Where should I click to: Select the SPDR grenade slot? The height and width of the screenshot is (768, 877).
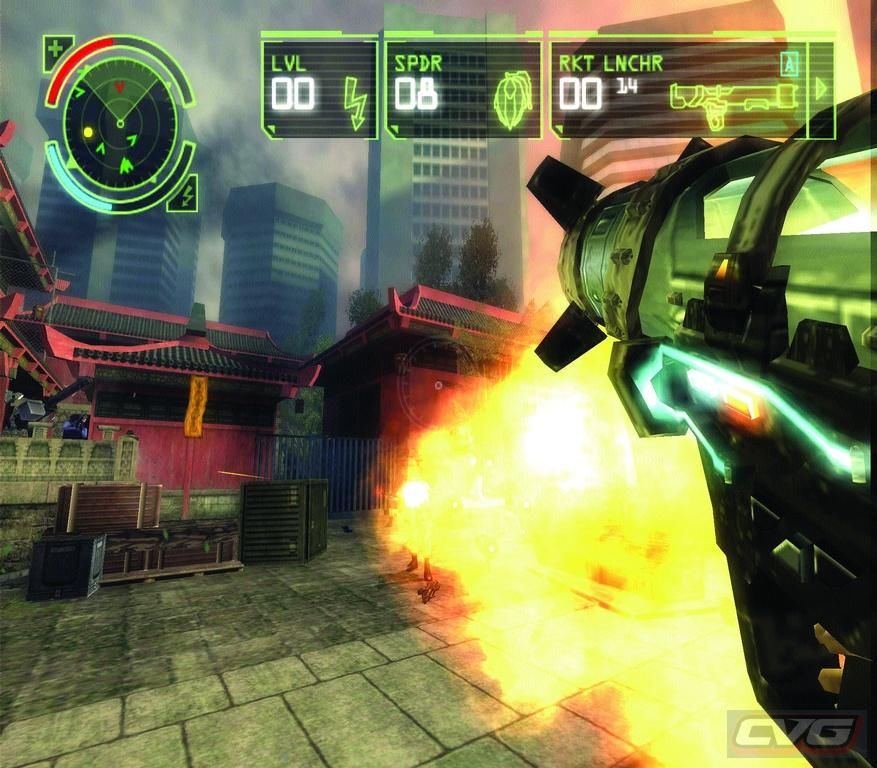click(x=462, y=88)
